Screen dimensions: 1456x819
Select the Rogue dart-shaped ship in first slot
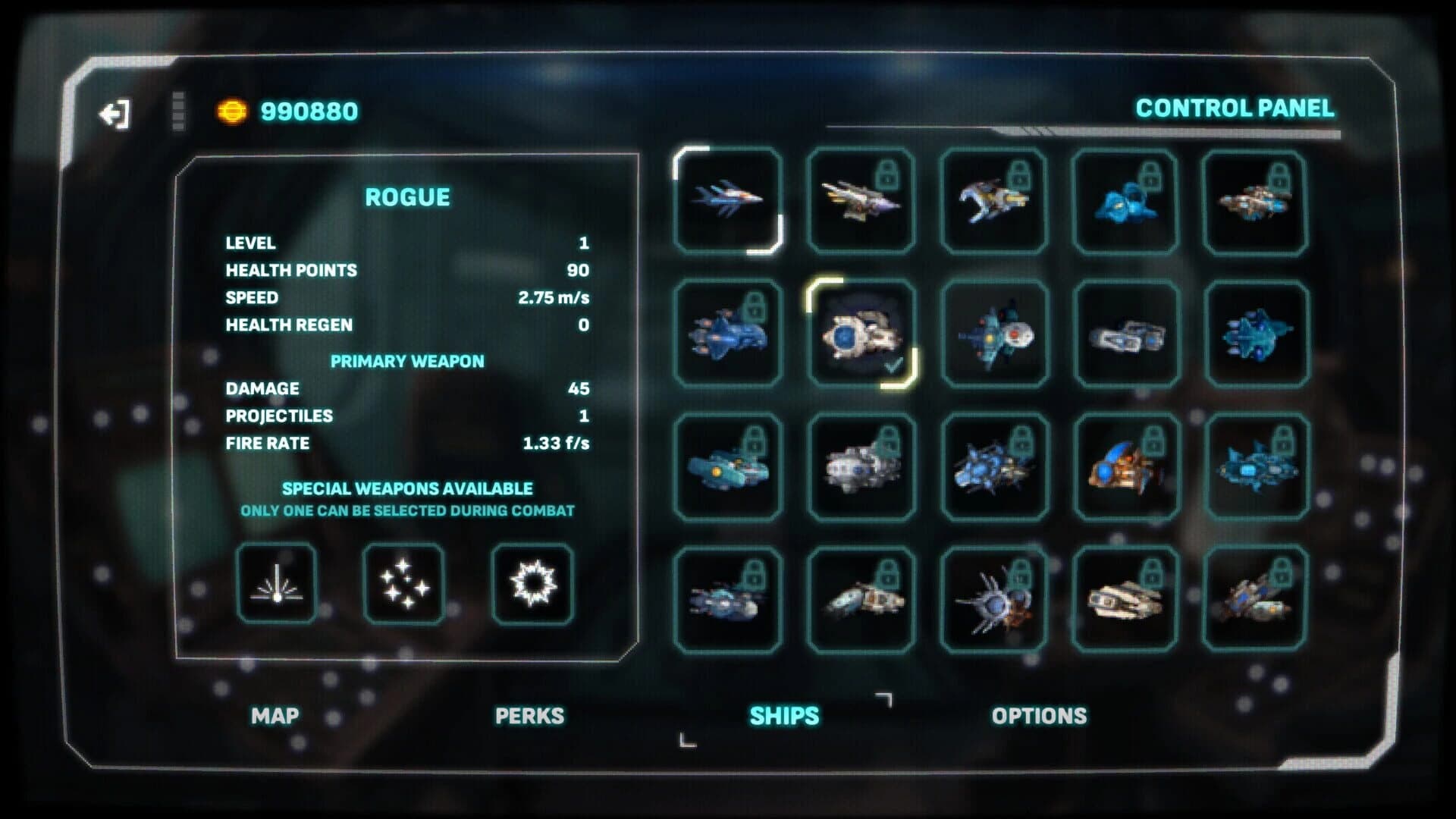click(x=728, y=201)
